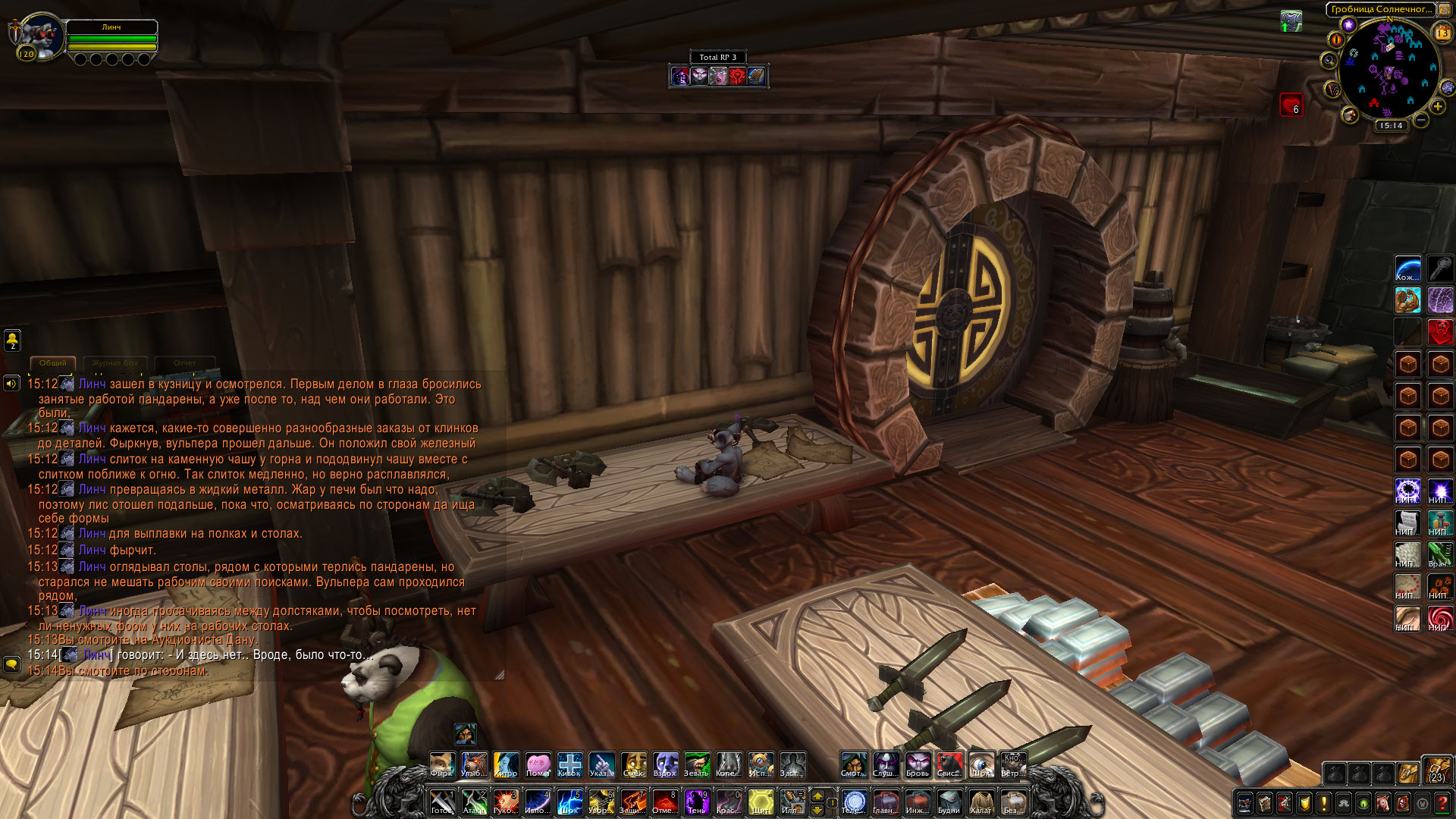Cast the Шок lightning ability
The height and width of the screenshot is (819, 1456).
[569, 802]
